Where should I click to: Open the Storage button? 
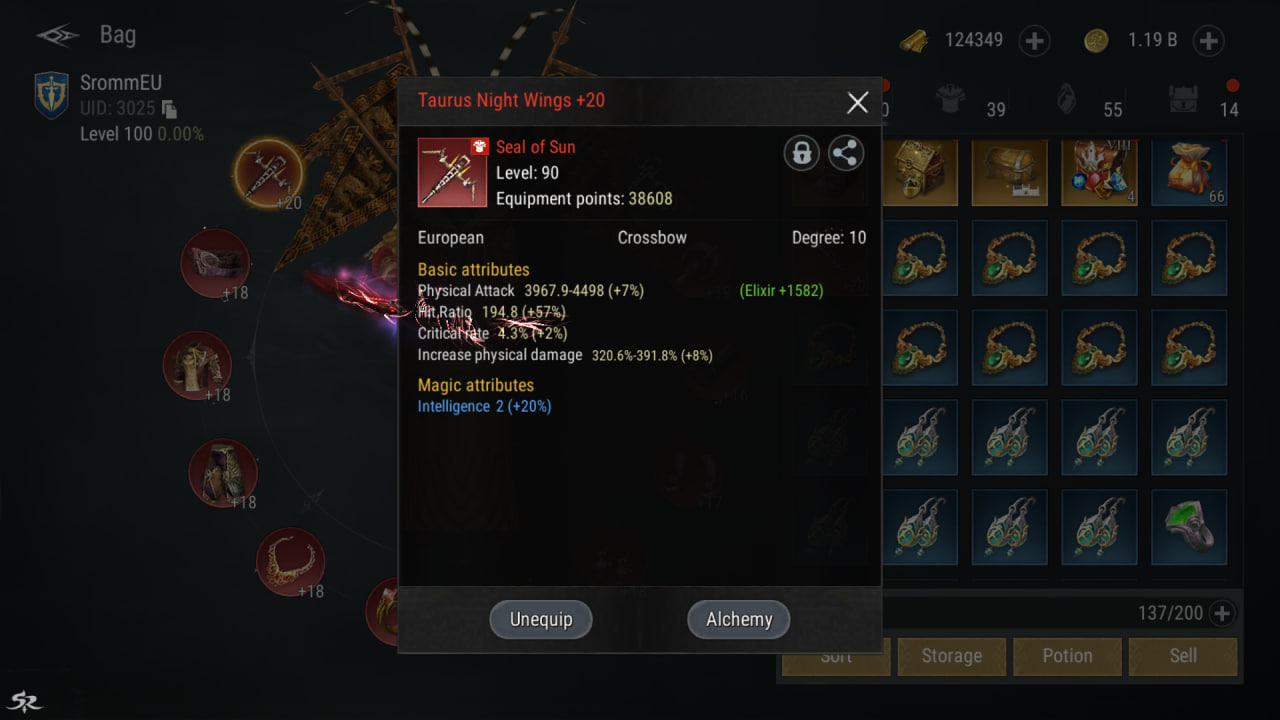[x=951, y=656]
